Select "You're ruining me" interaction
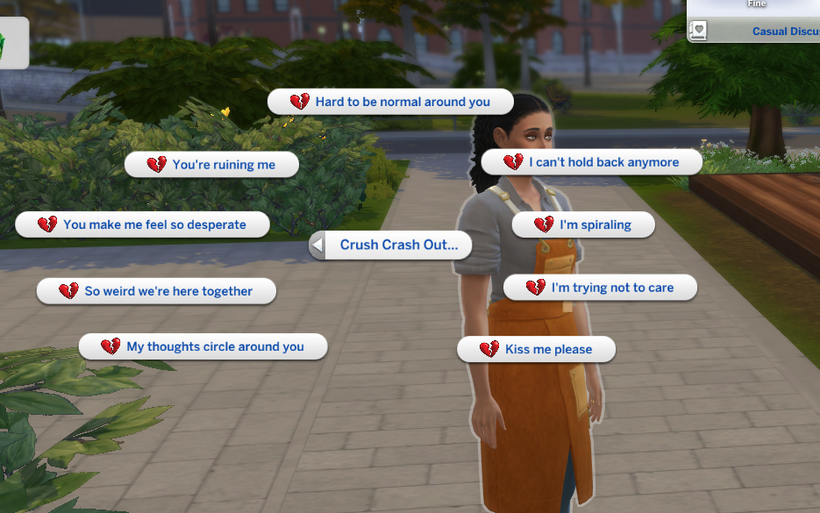Screen dimensions: 820x513 point(212,165)
